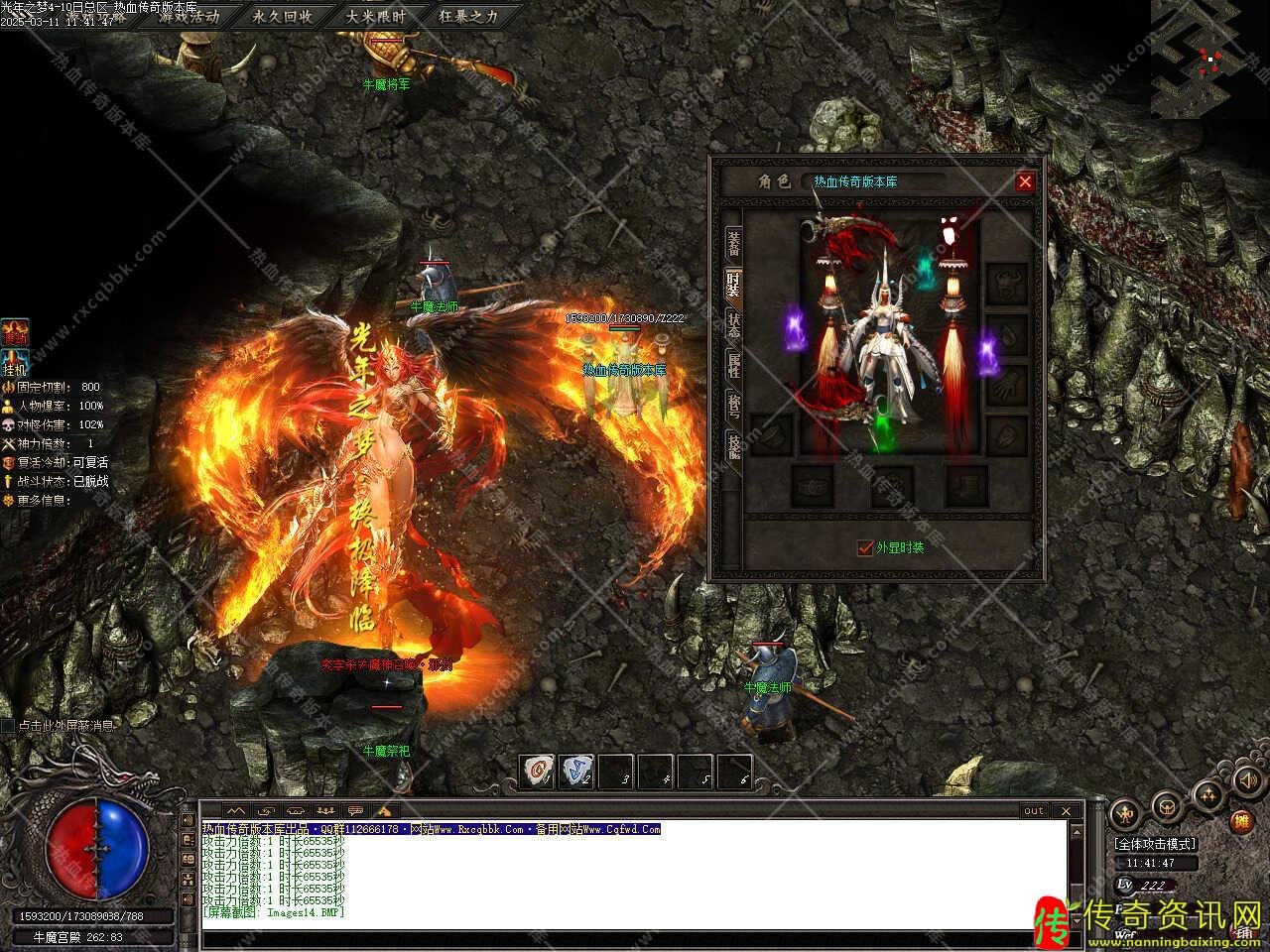Viewport: 1270px width, 952px height.
Task: Use the red scroll in hotbar slot 1
Action: click(538, 770)
